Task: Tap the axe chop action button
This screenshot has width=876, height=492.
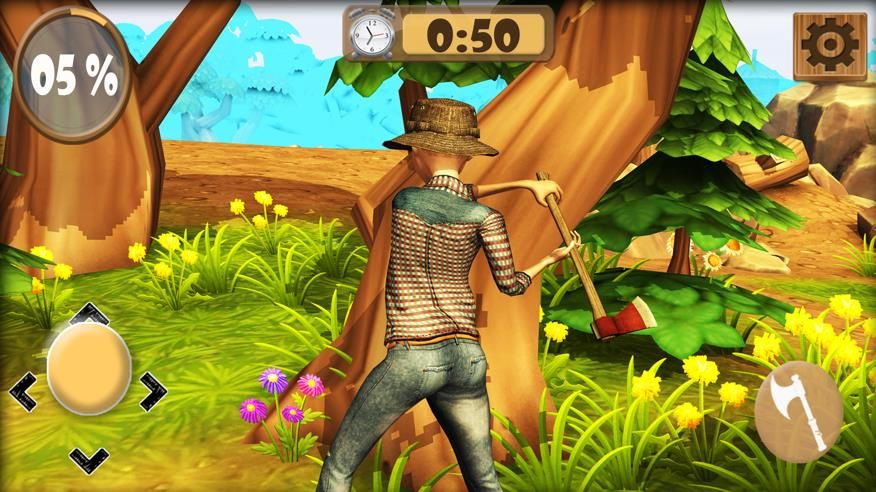Action: (x=798, y=411)
